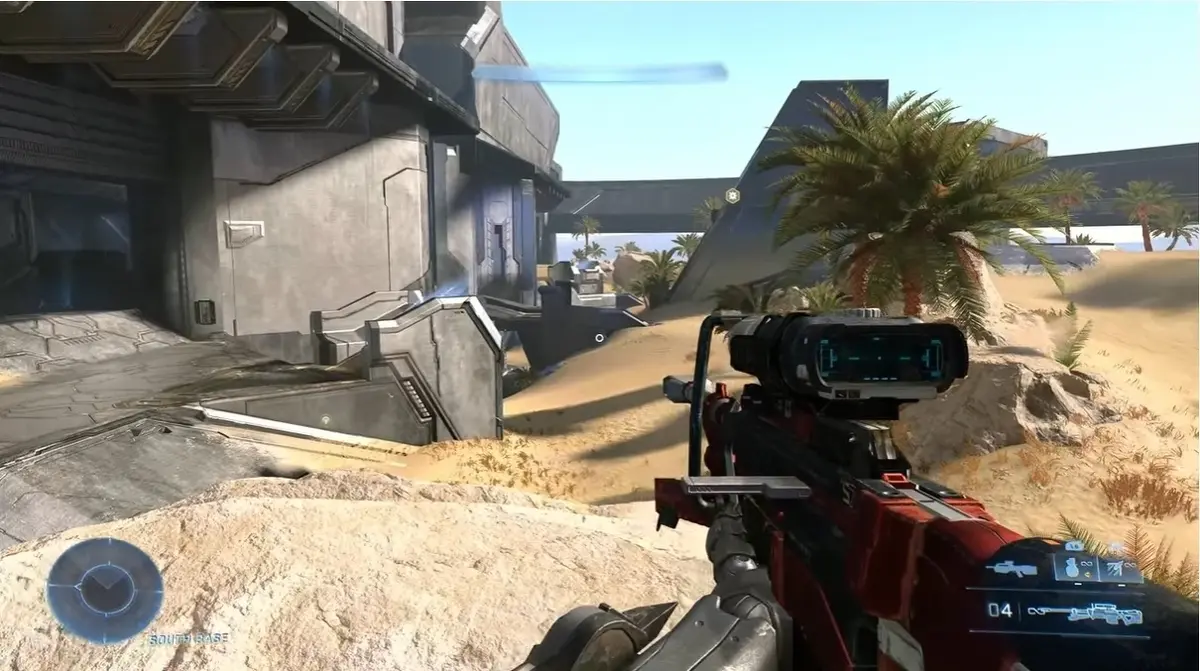
Task: Click the circular motion tracker radar
Action: click(x=104, y=590)
